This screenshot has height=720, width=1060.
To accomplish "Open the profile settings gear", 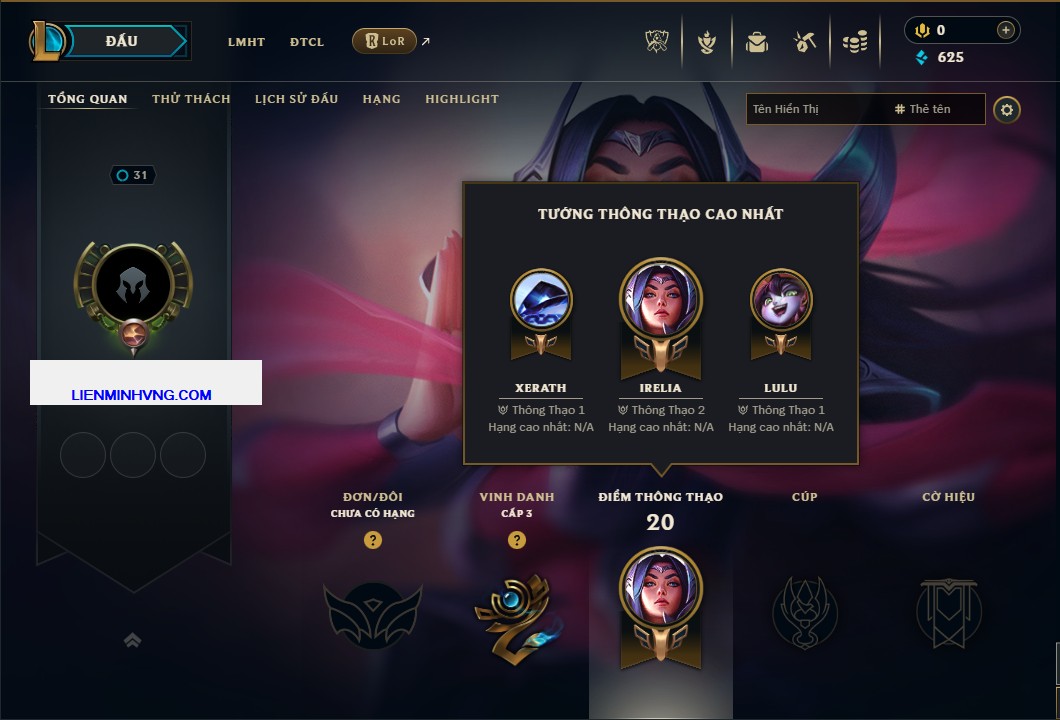I will click(x=1007, y=109).
